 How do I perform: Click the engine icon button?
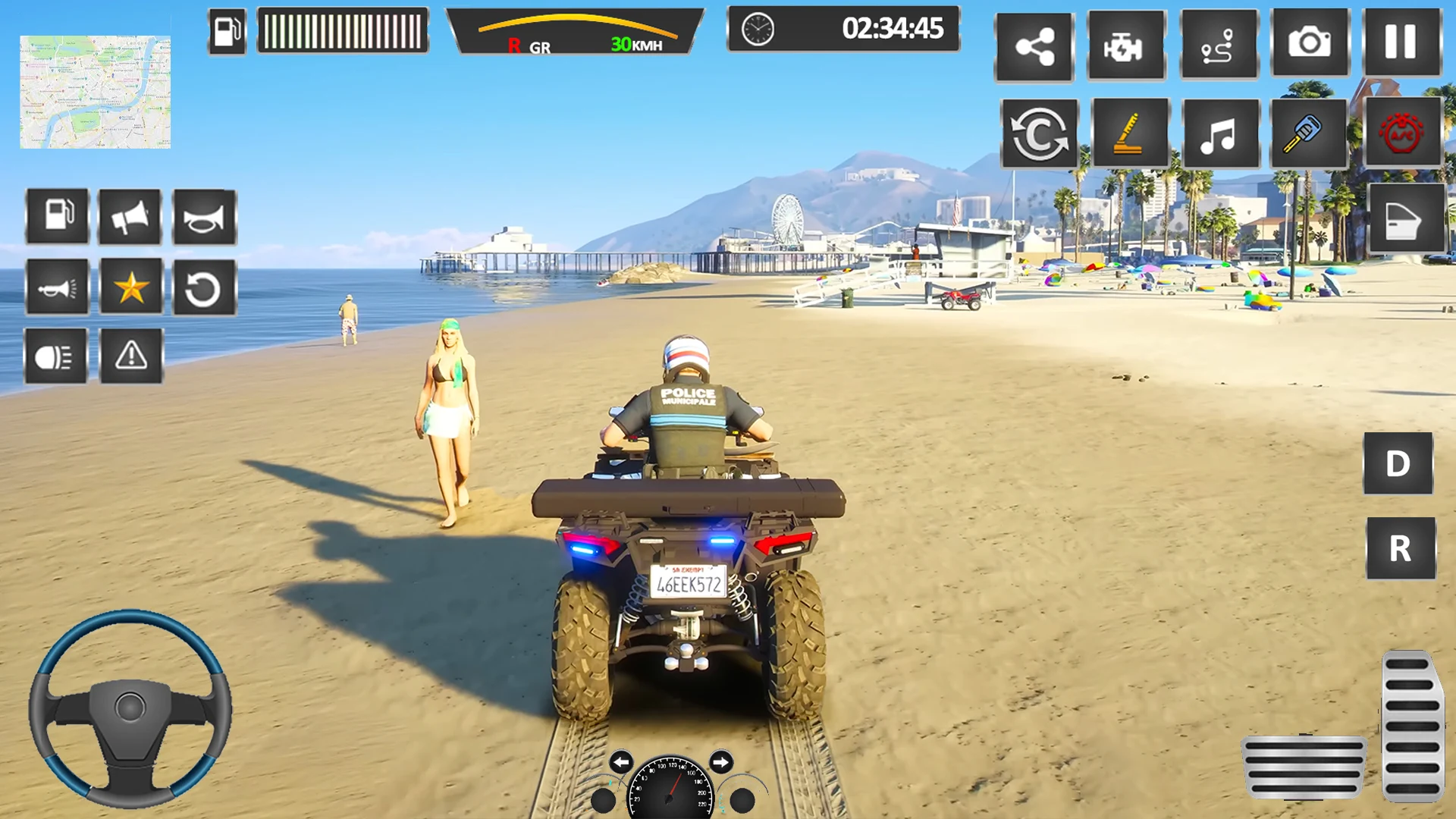tap(1125, 45)
